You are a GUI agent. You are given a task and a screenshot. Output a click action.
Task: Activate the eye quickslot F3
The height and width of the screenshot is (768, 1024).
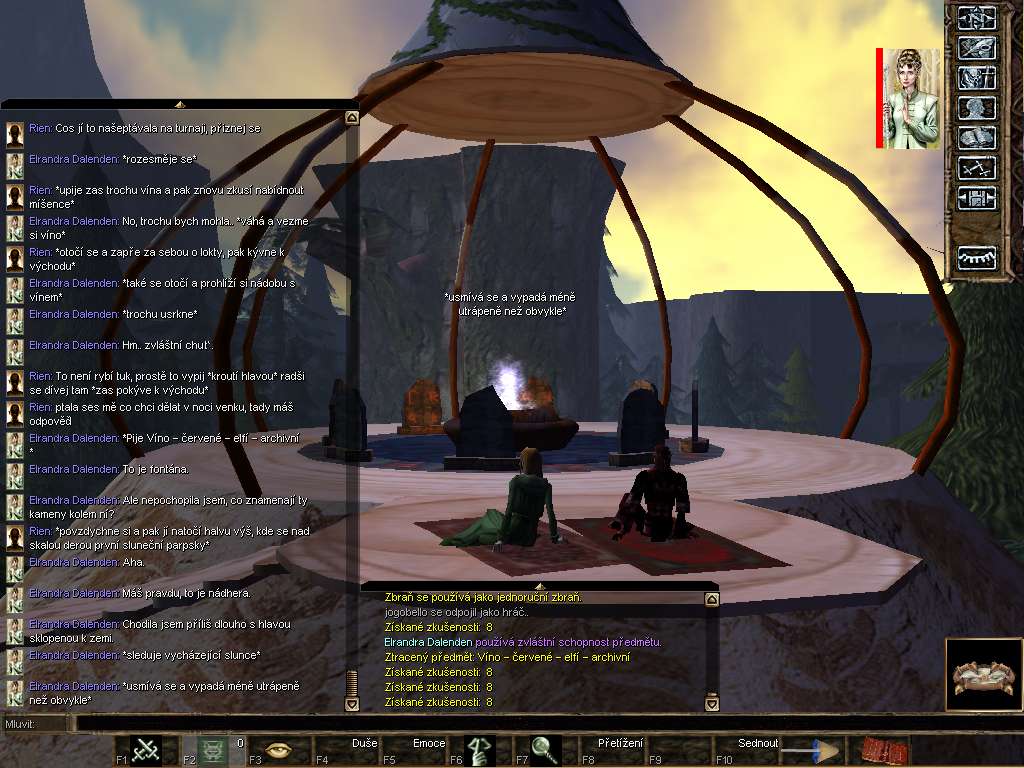pos(279,750)
